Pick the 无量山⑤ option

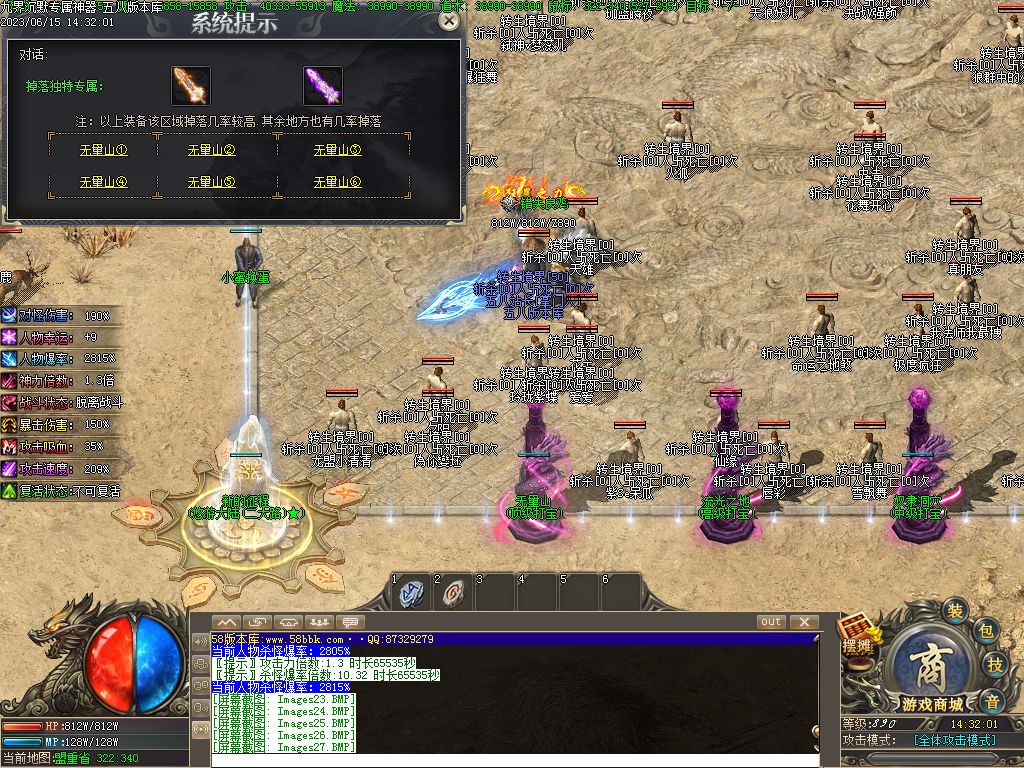point(212,182)
